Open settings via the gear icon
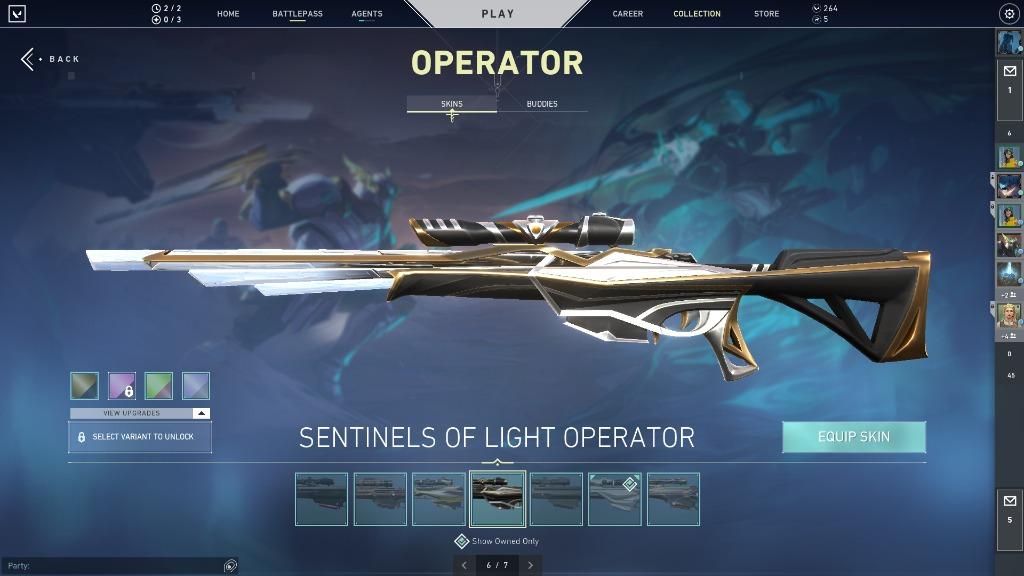 tap(1008, 14)
